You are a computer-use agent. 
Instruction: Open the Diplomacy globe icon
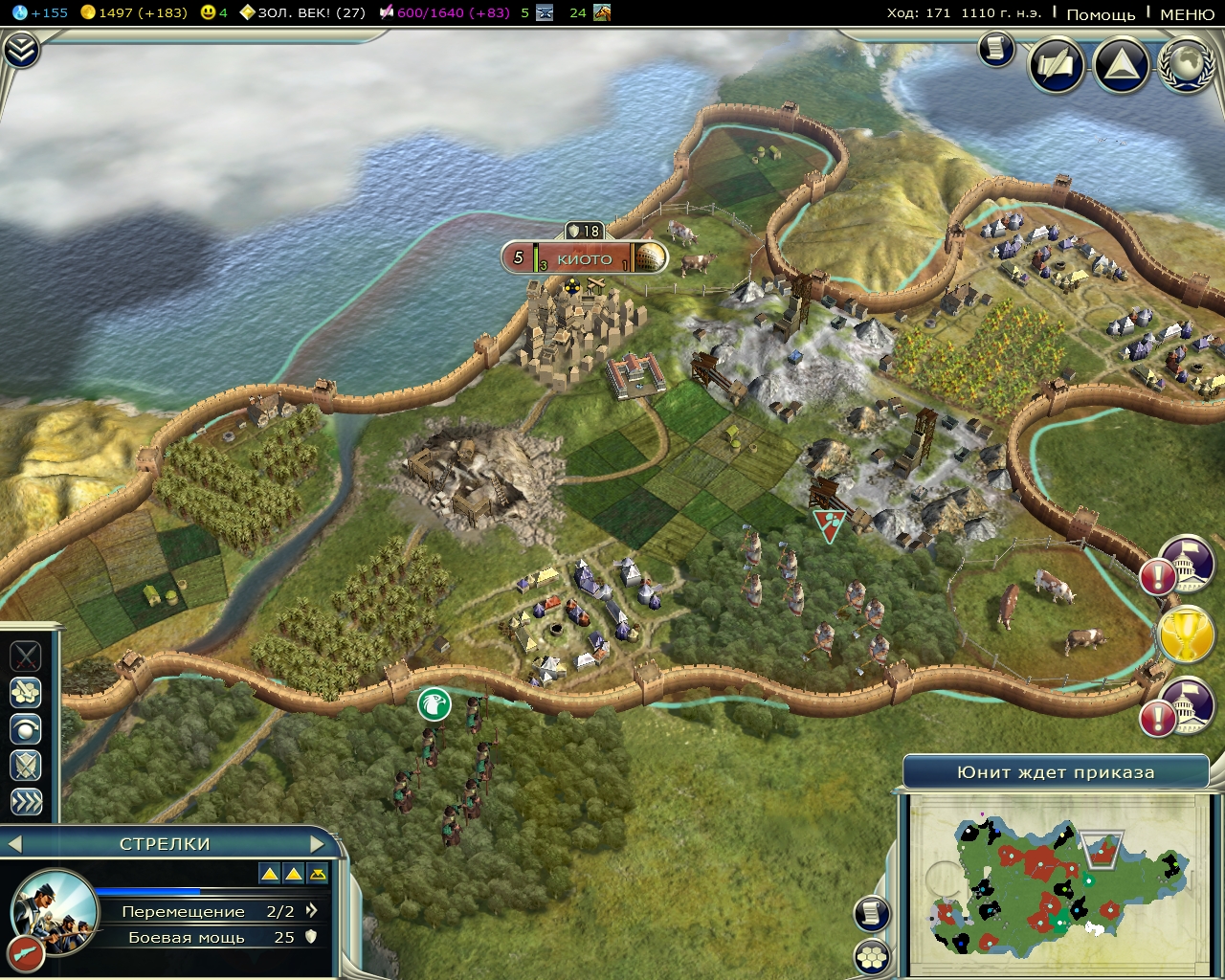1185,65
